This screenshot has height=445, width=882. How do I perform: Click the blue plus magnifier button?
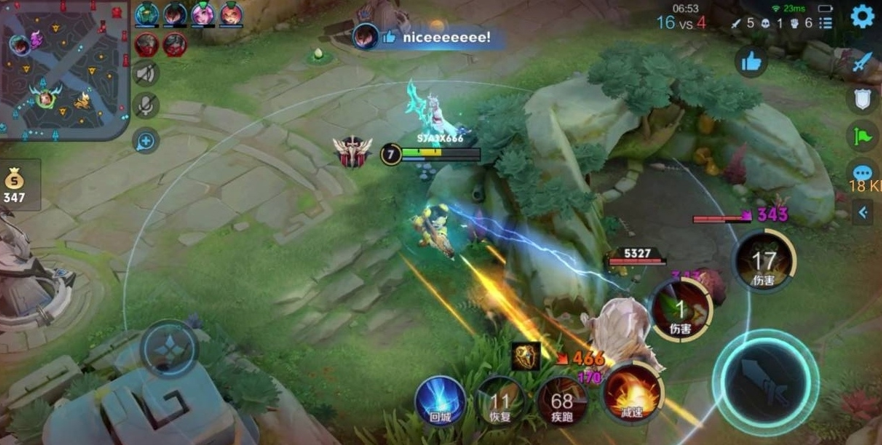click(146, 140)
